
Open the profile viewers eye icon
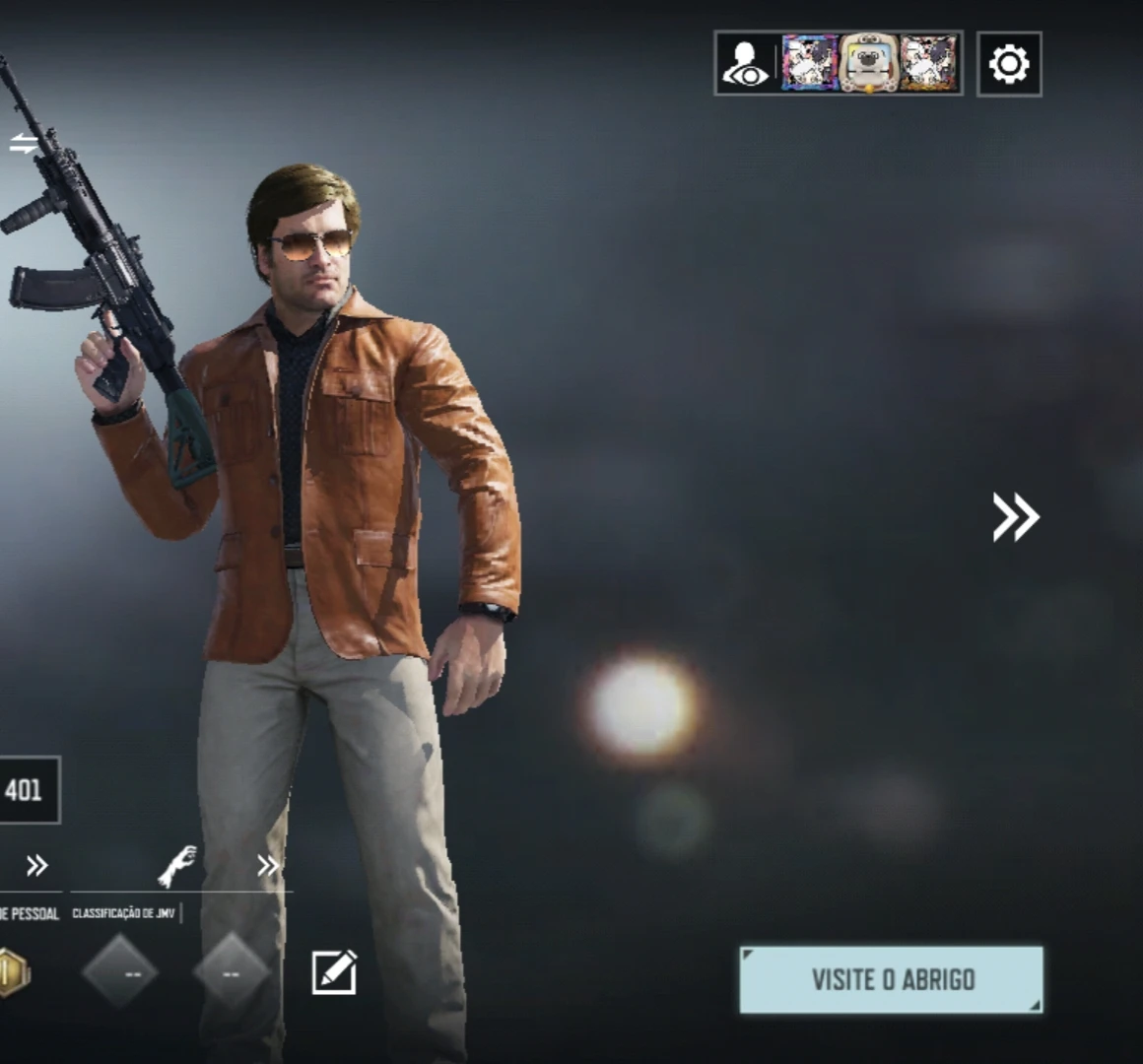click(x=746, y=64)
